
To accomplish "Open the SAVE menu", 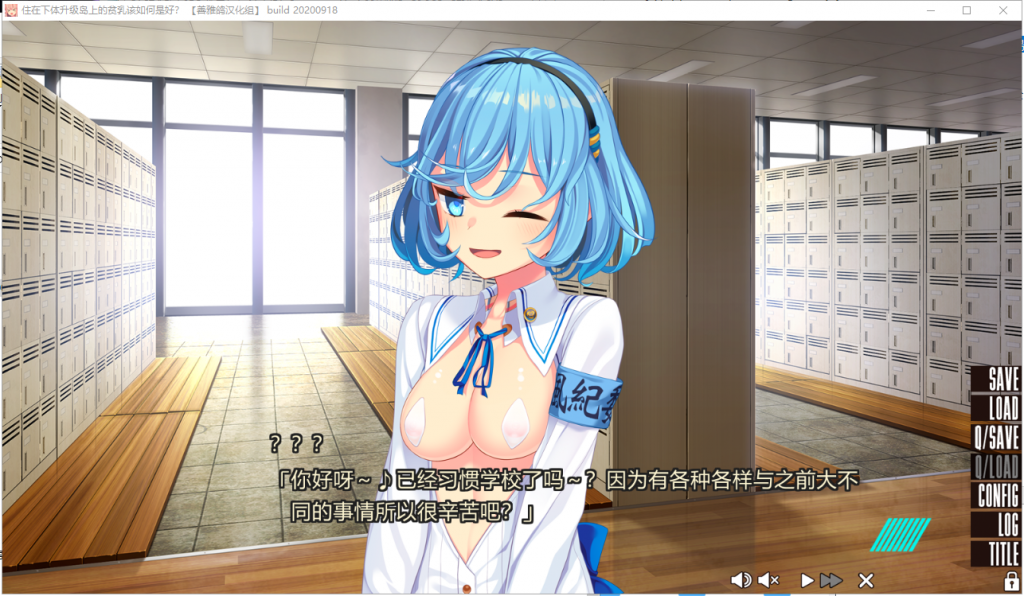I will pos(1002,379).
